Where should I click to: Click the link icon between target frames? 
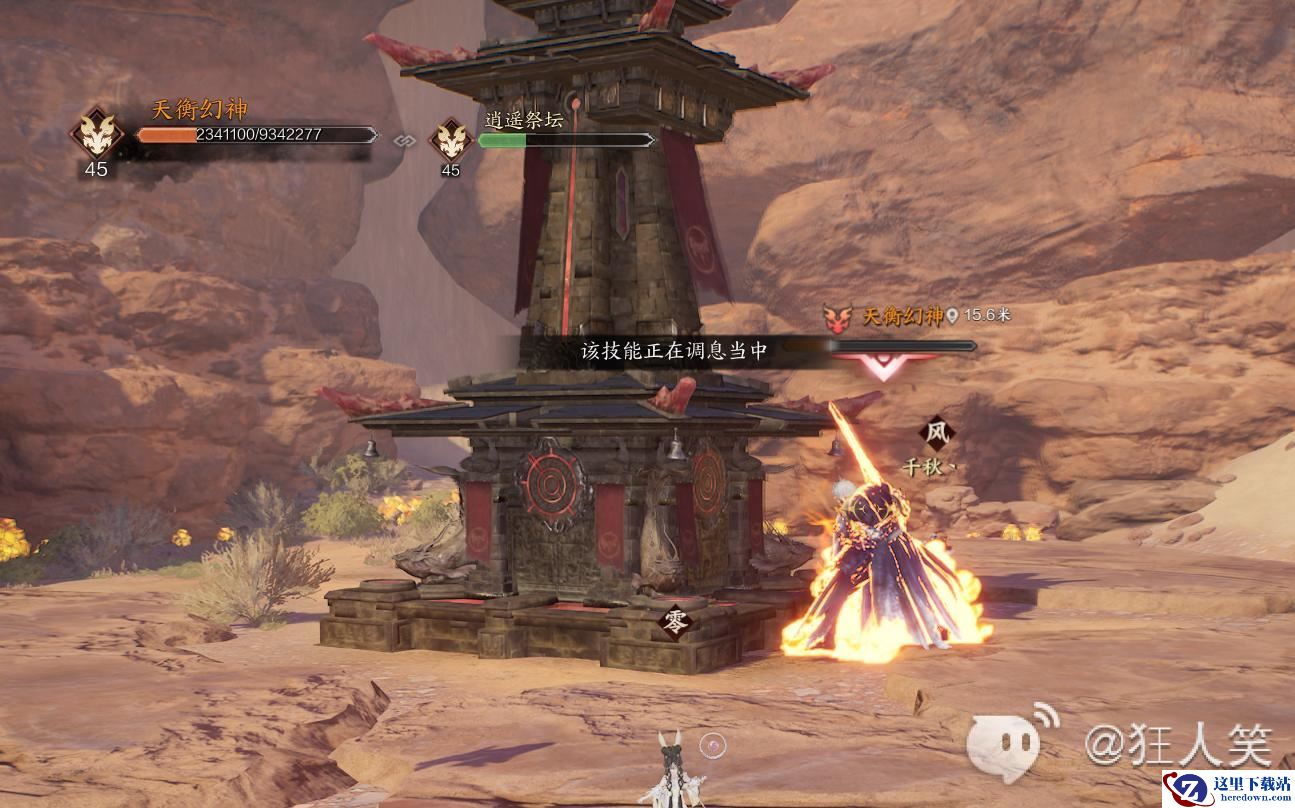[404, 140]
